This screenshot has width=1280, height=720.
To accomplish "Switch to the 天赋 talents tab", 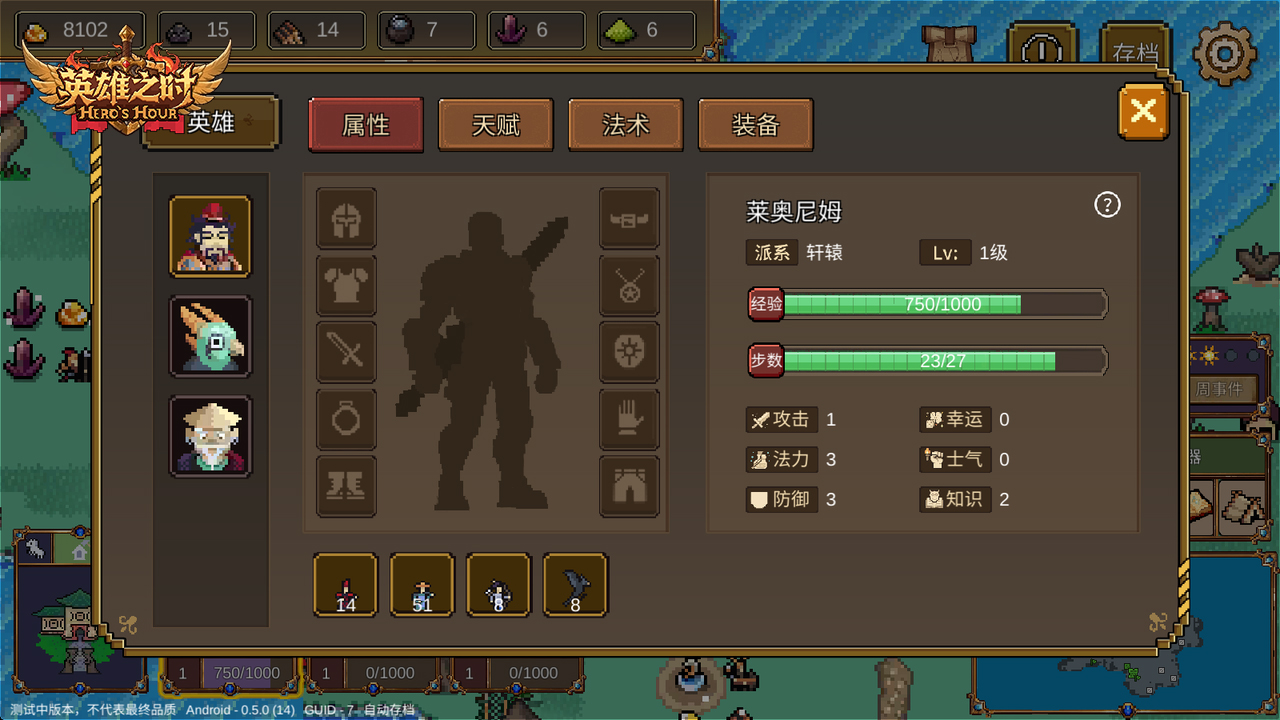I will 495,124.
